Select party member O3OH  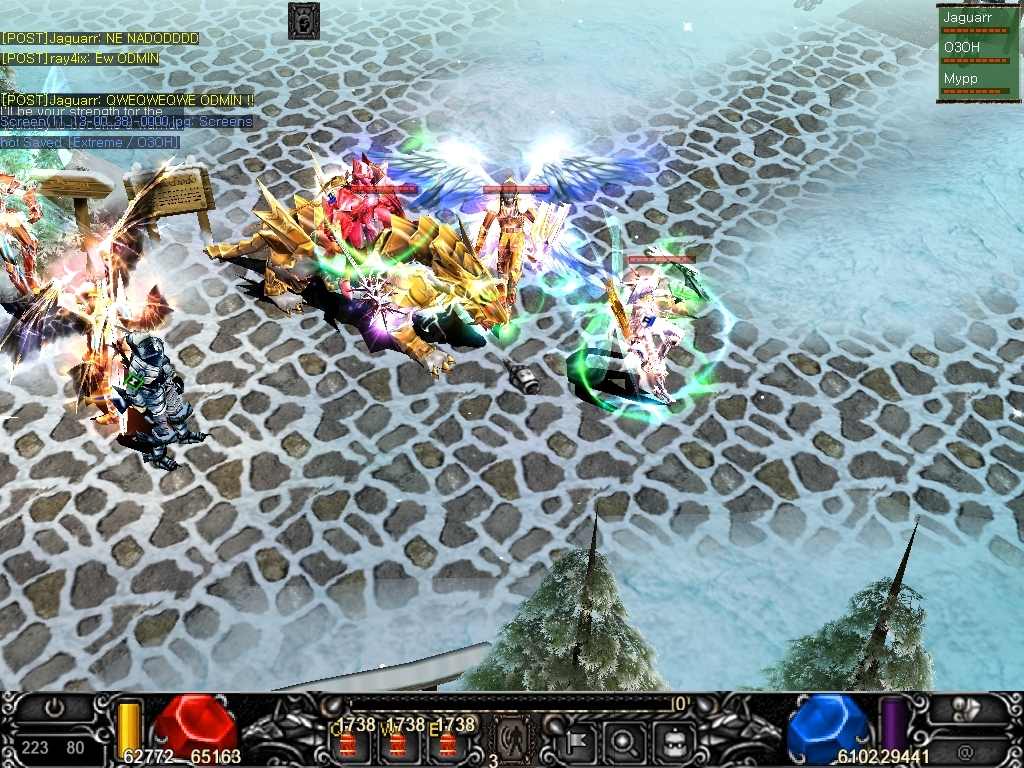pyautogui.click(x=961, y=47)
